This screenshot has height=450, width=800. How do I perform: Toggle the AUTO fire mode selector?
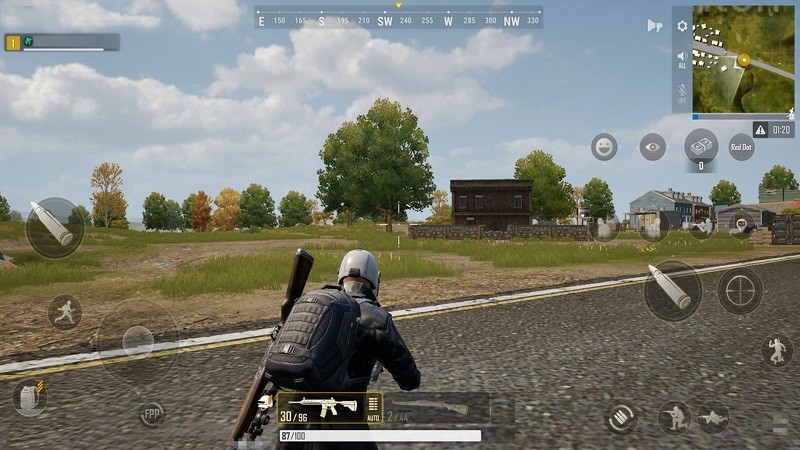pos(374,408)
